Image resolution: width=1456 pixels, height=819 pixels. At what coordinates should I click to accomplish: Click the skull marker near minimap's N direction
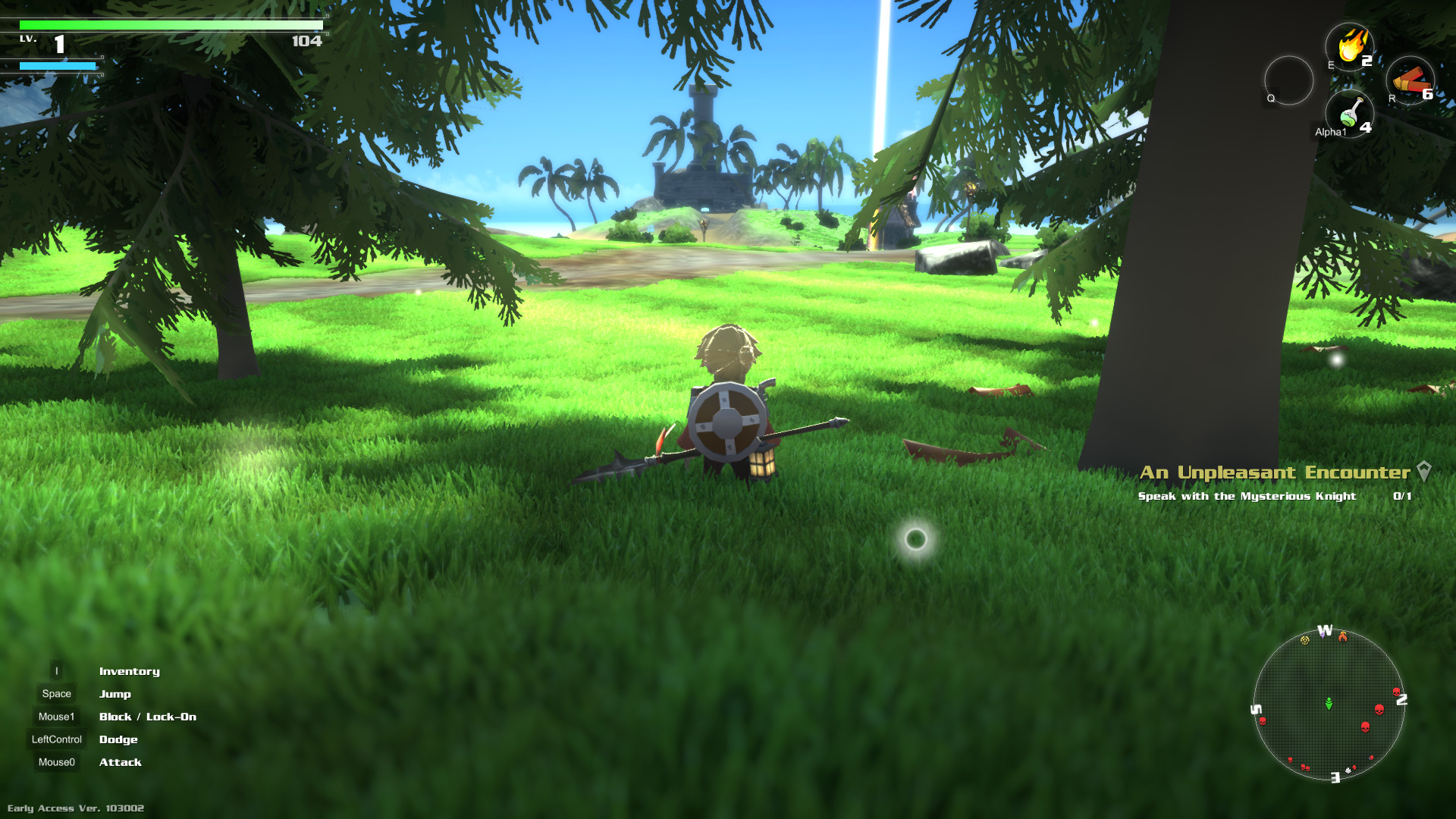[x=1397, y=692]
